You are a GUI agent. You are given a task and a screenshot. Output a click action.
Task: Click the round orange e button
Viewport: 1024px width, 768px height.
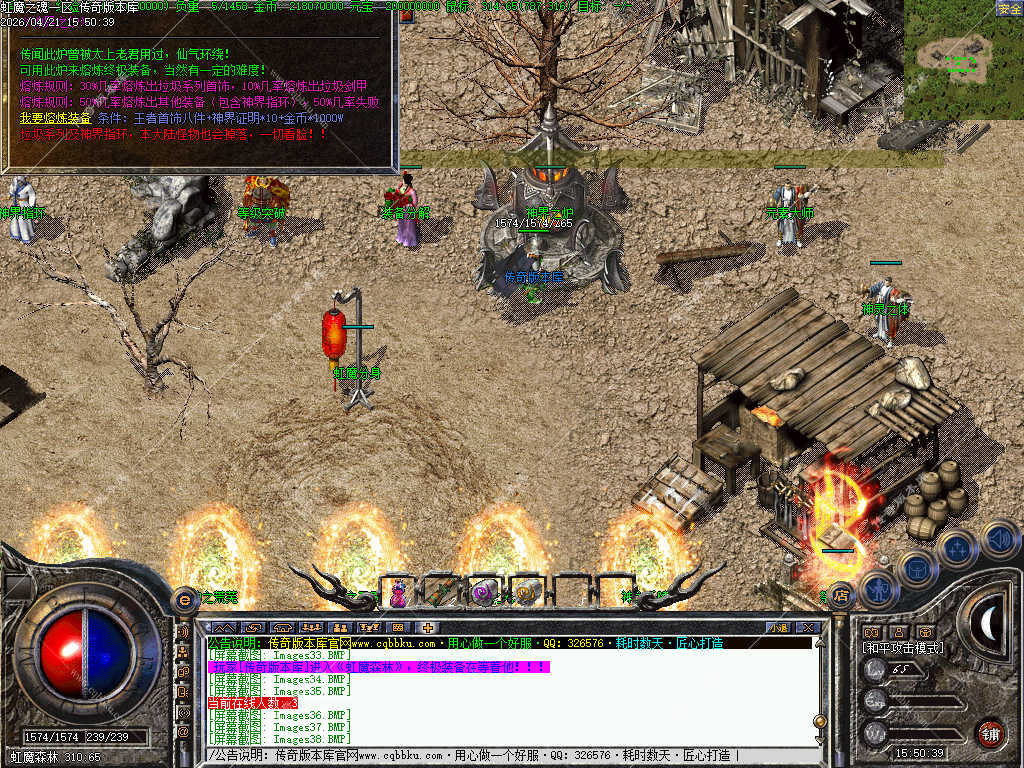point(184,600)
